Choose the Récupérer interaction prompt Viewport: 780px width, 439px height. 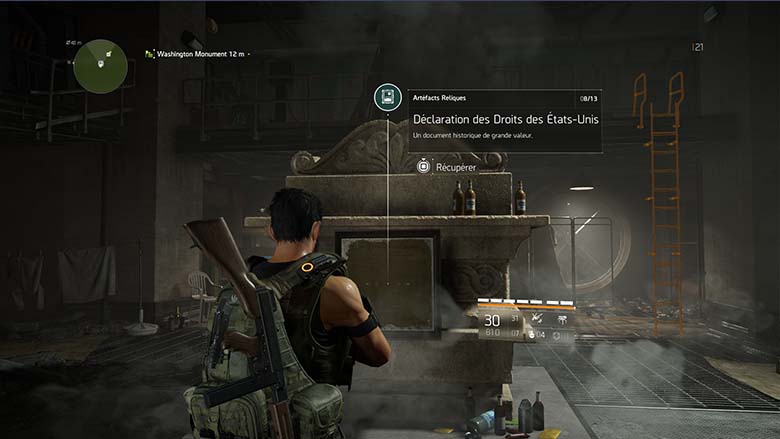pyautogui.click(x=446, y=167)
